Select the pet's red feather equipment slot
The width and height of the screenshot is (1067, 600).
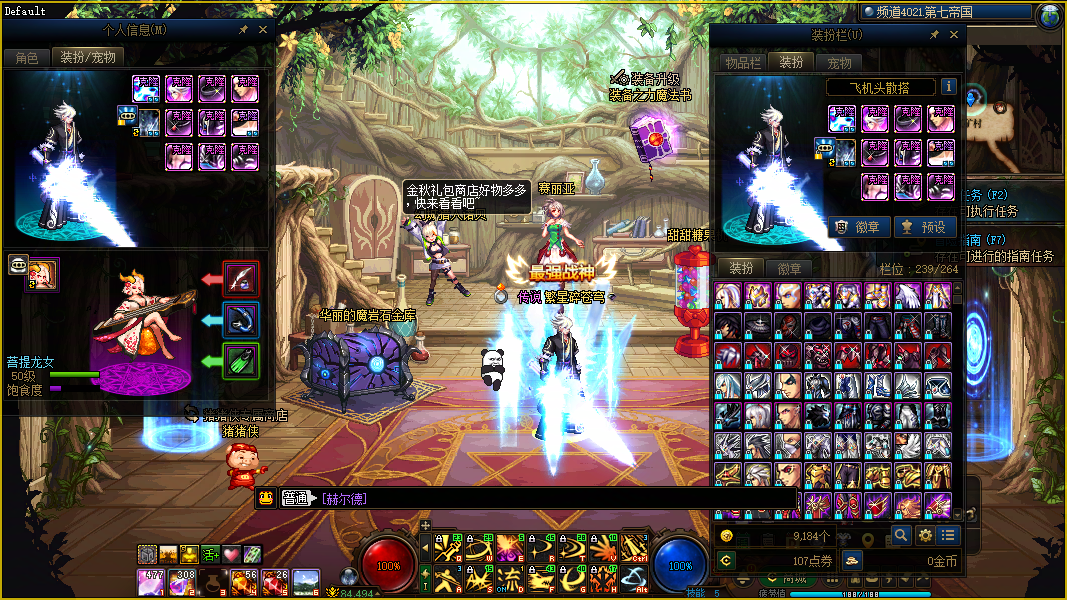(x=241, y=278)
